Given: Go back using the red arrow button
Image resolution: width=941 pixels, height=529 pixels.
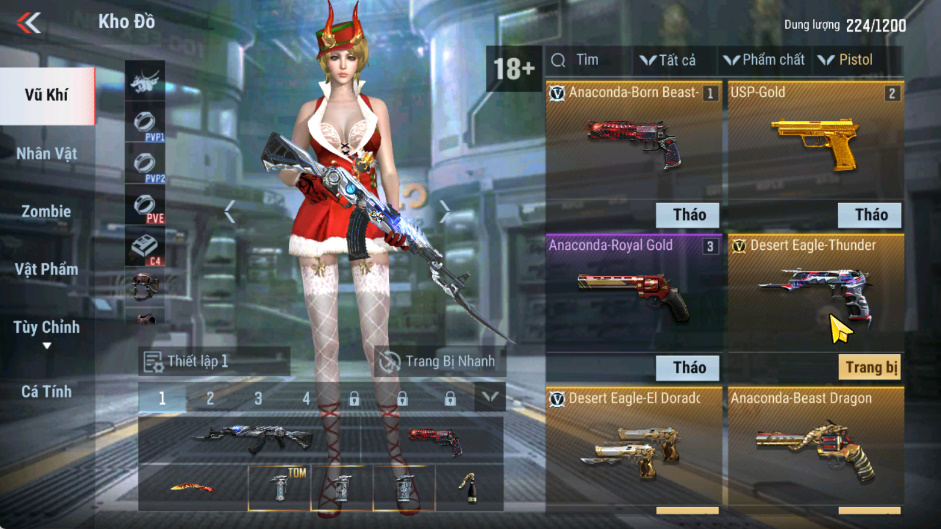Looking at the screenshot, I should (29, 22).
